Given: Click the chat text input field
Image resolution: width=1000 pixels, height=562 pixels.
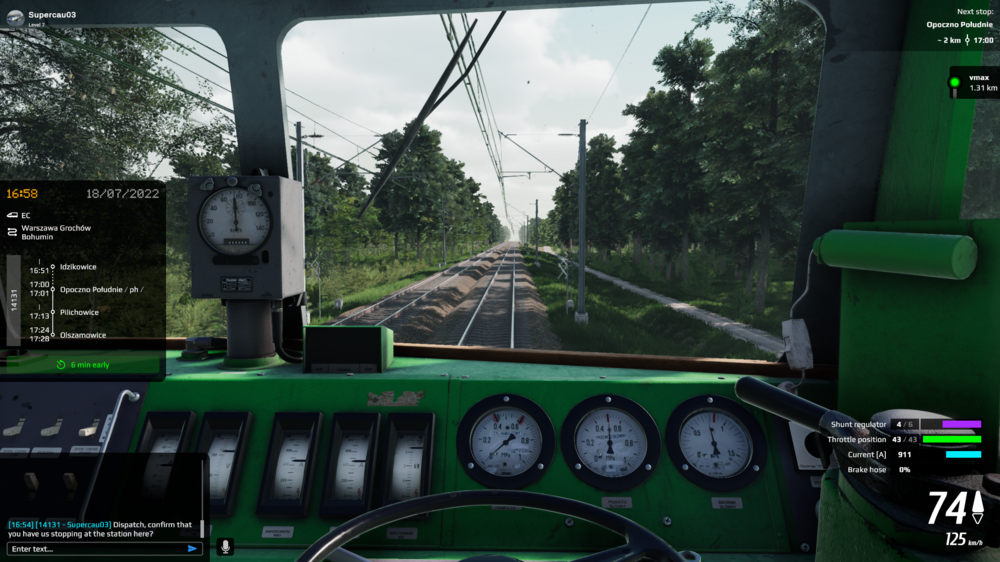Looking at the screenshot, I should [95, 548].
